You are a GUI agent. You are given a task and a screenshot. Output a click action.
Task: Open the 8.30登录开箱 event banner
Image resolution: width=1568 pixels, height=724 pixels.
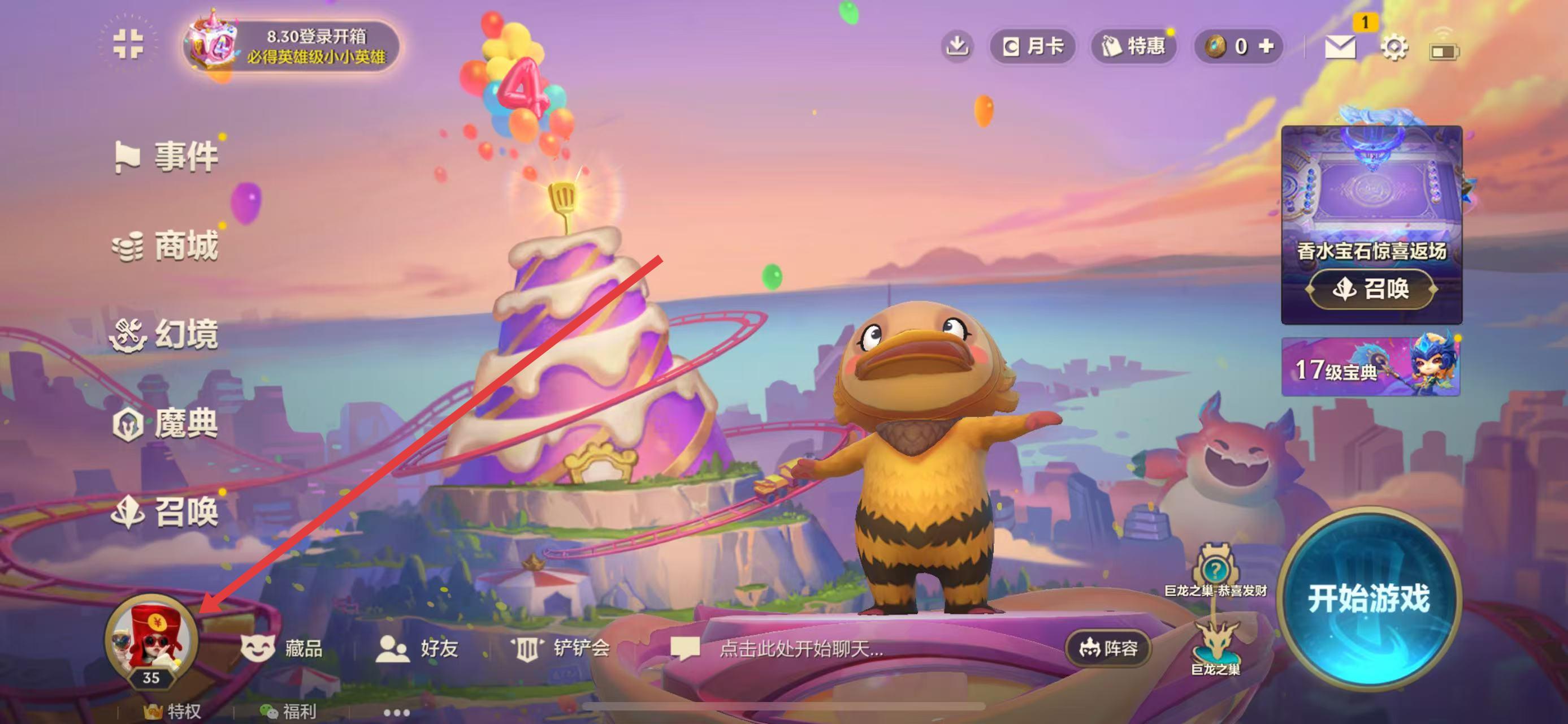[x=292, y=46]
